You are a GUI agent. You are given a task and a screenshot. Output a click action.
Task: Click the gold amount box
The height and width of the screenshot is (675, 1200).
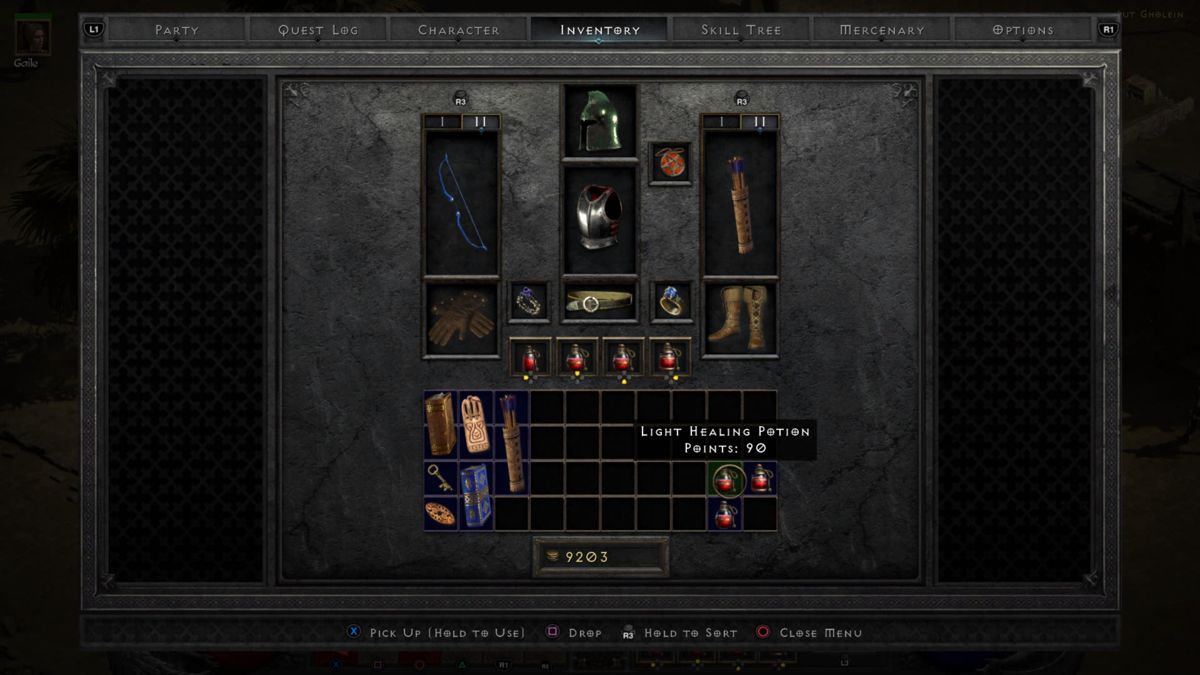601,557
